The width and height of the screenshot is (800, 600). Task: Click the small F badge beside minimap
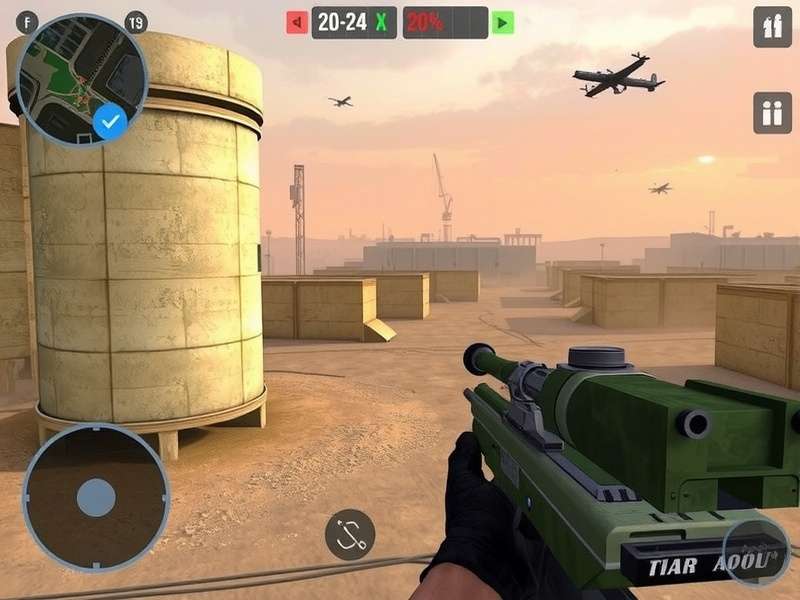27,23
